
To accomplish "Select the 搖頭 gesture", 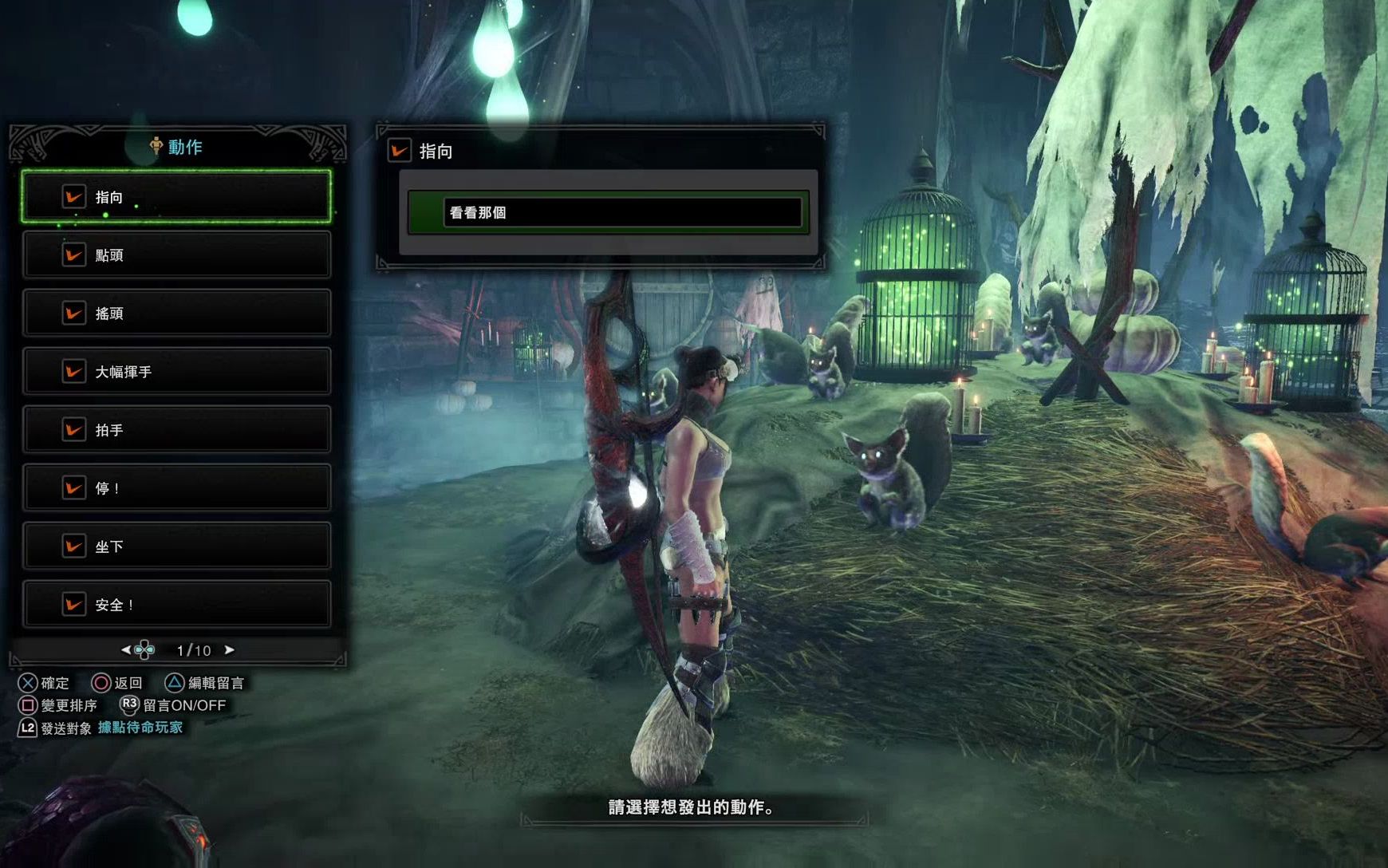I will click(x=176, y=314).
